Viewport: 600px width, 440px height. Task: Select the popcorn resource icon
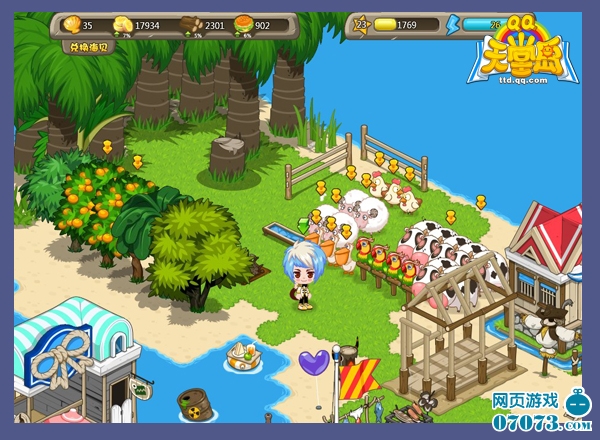(x=124, y=24)
